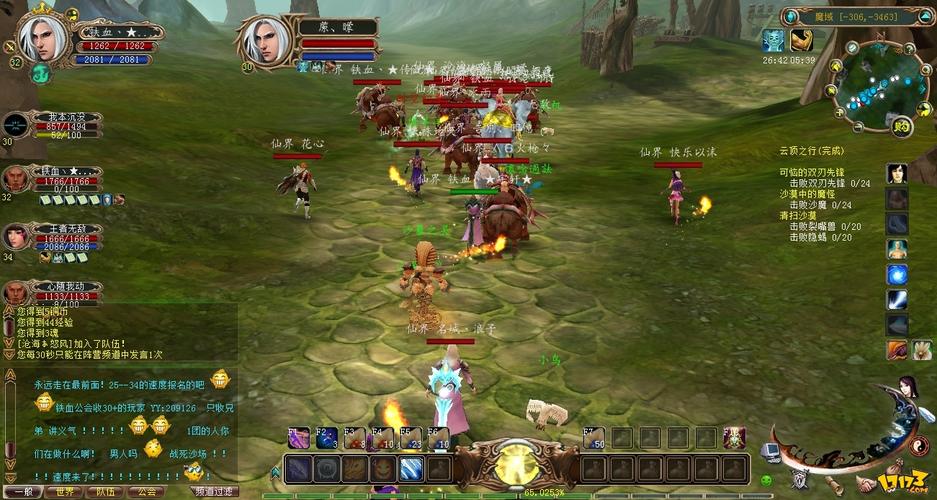Image resolution: width=937 pixels, height=500 pixels.
Task: Select the blue face buff icon
Action: click(773, 40)
